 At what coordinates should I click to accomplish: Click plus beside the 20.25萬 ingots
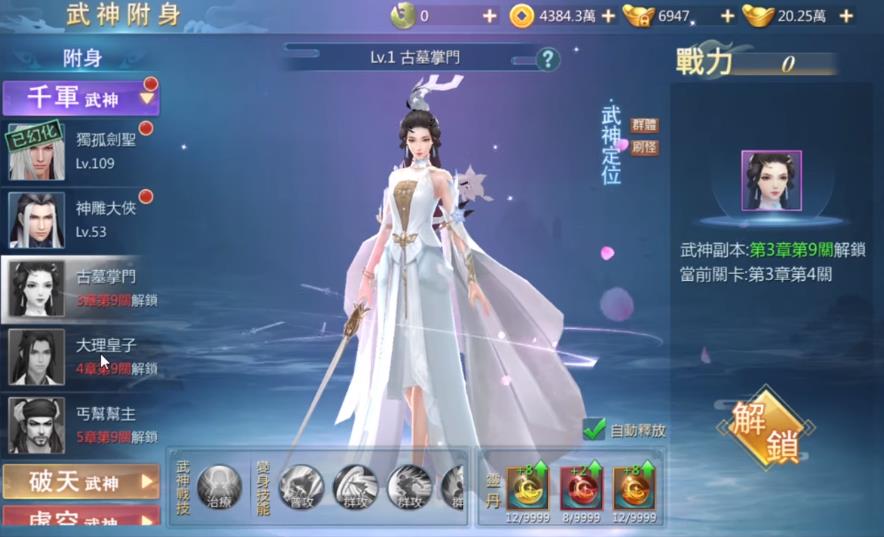(846, 16)
